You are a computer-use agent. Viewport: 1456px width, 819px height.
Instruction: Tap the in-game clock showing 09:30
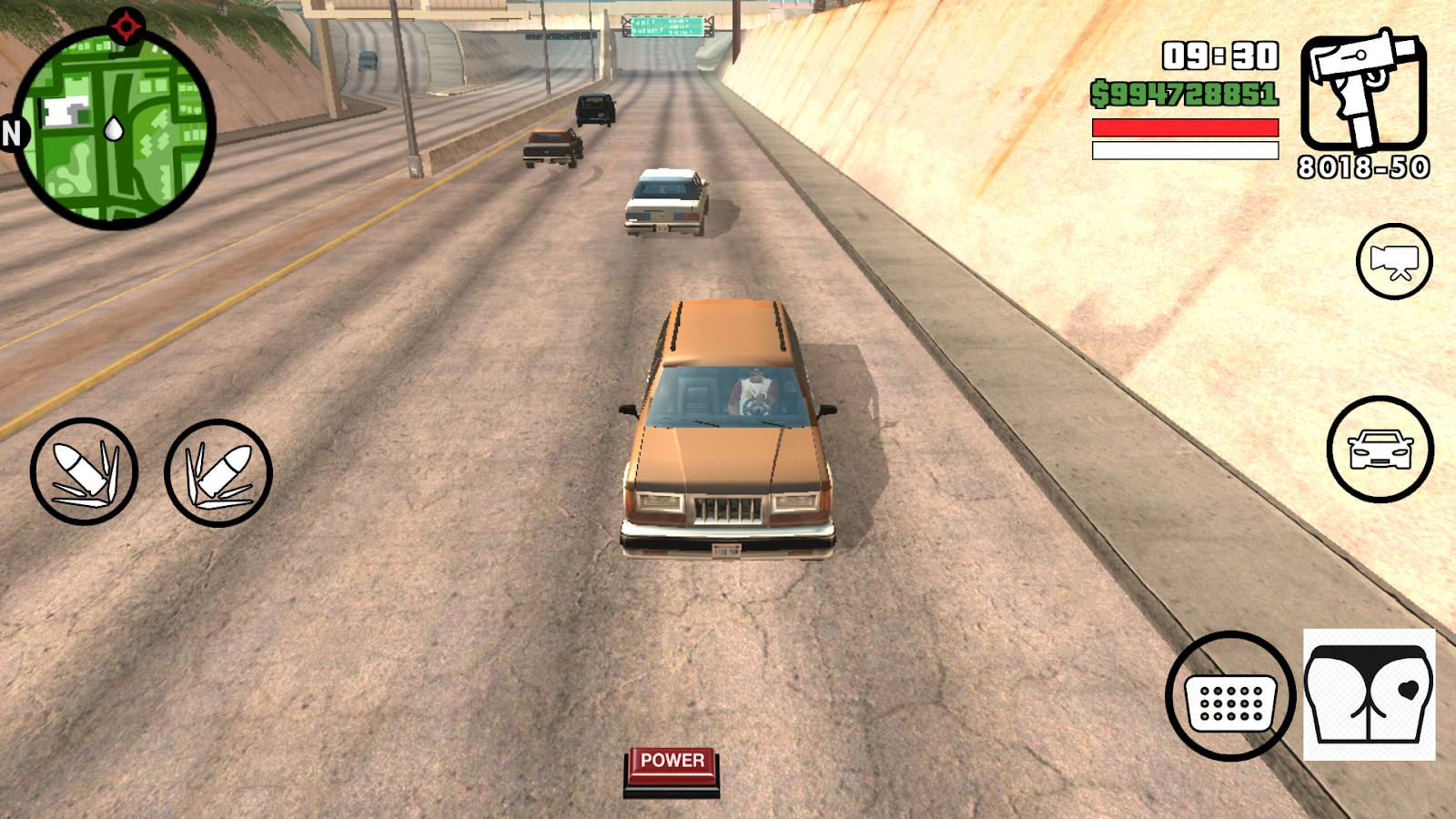pos(1219,55)
